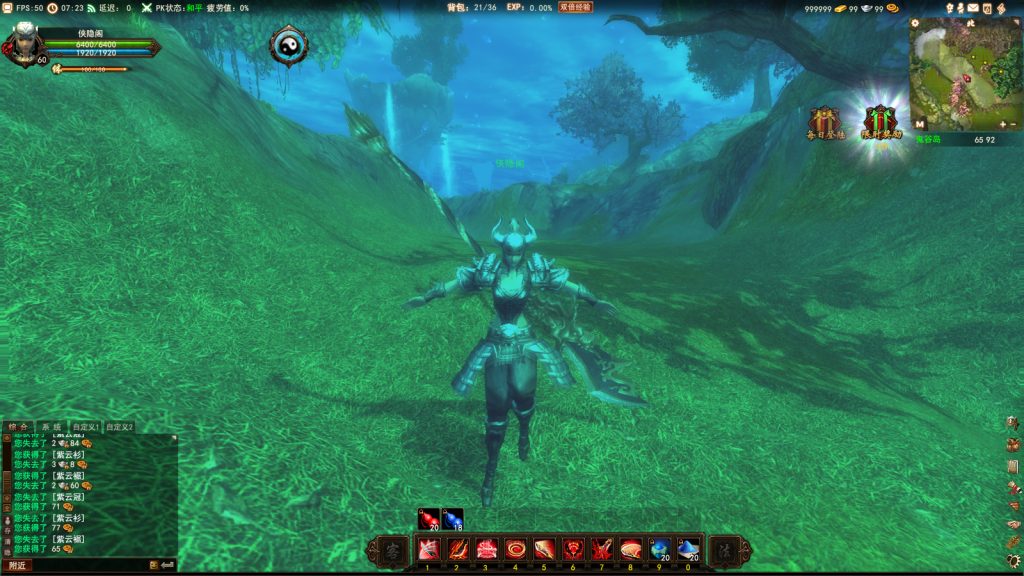This screenshot has width=1024, height=576.
Task: Open the chat emoji picker
Action: tap(154, 565)
